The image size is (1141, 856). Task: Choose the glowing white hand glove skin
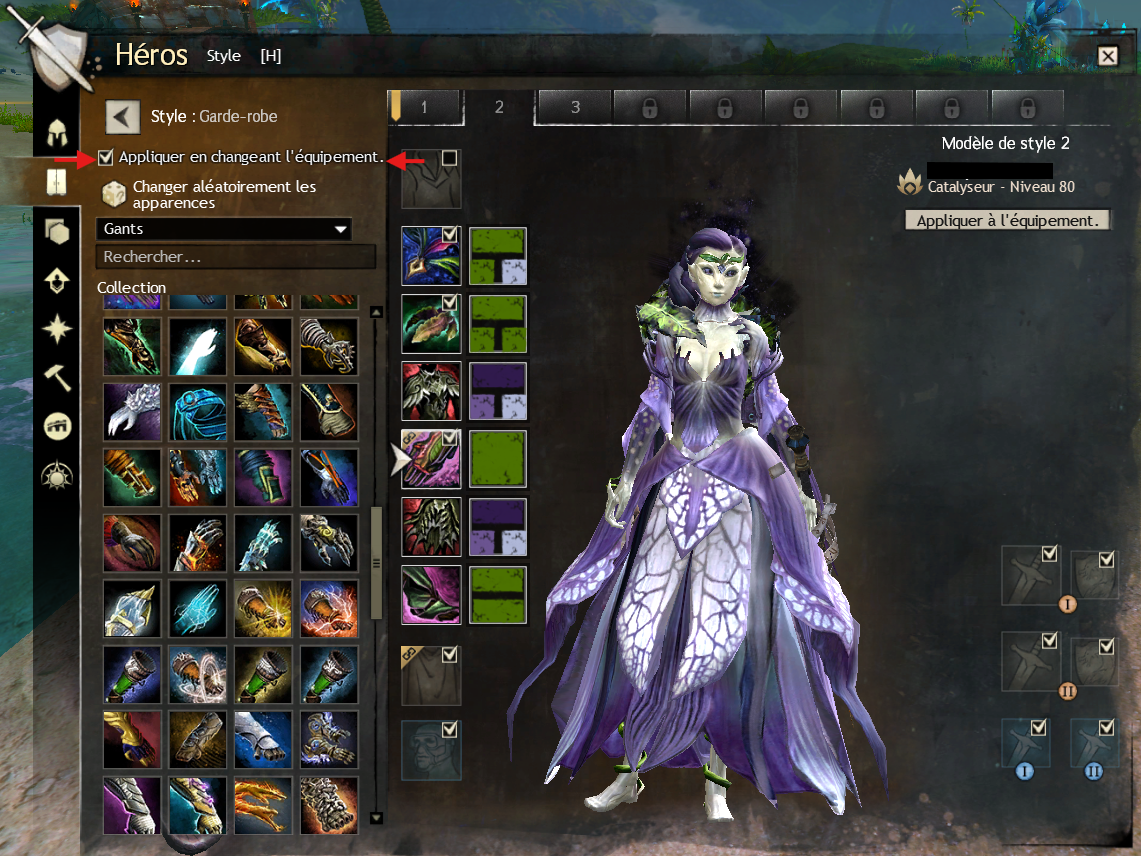click(x=197, y=347)
